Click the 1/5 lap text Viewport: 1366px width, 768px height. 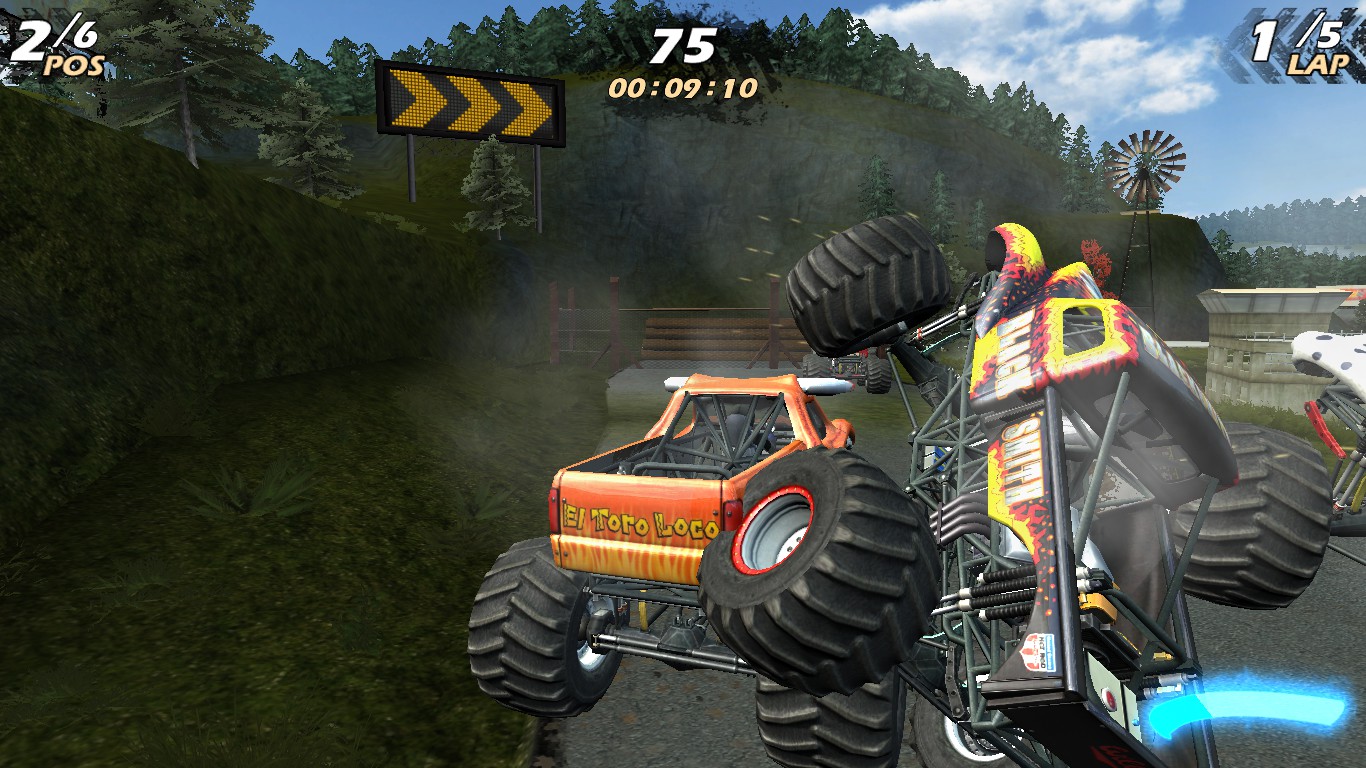click(1300, 33)
